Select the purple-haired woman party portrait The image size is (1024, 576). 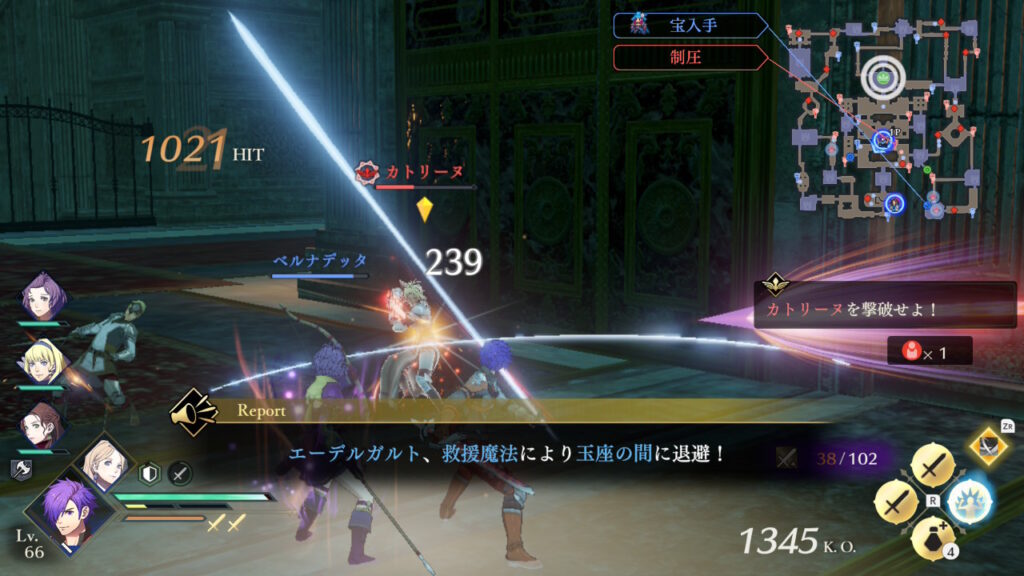[x=44, y=295]
